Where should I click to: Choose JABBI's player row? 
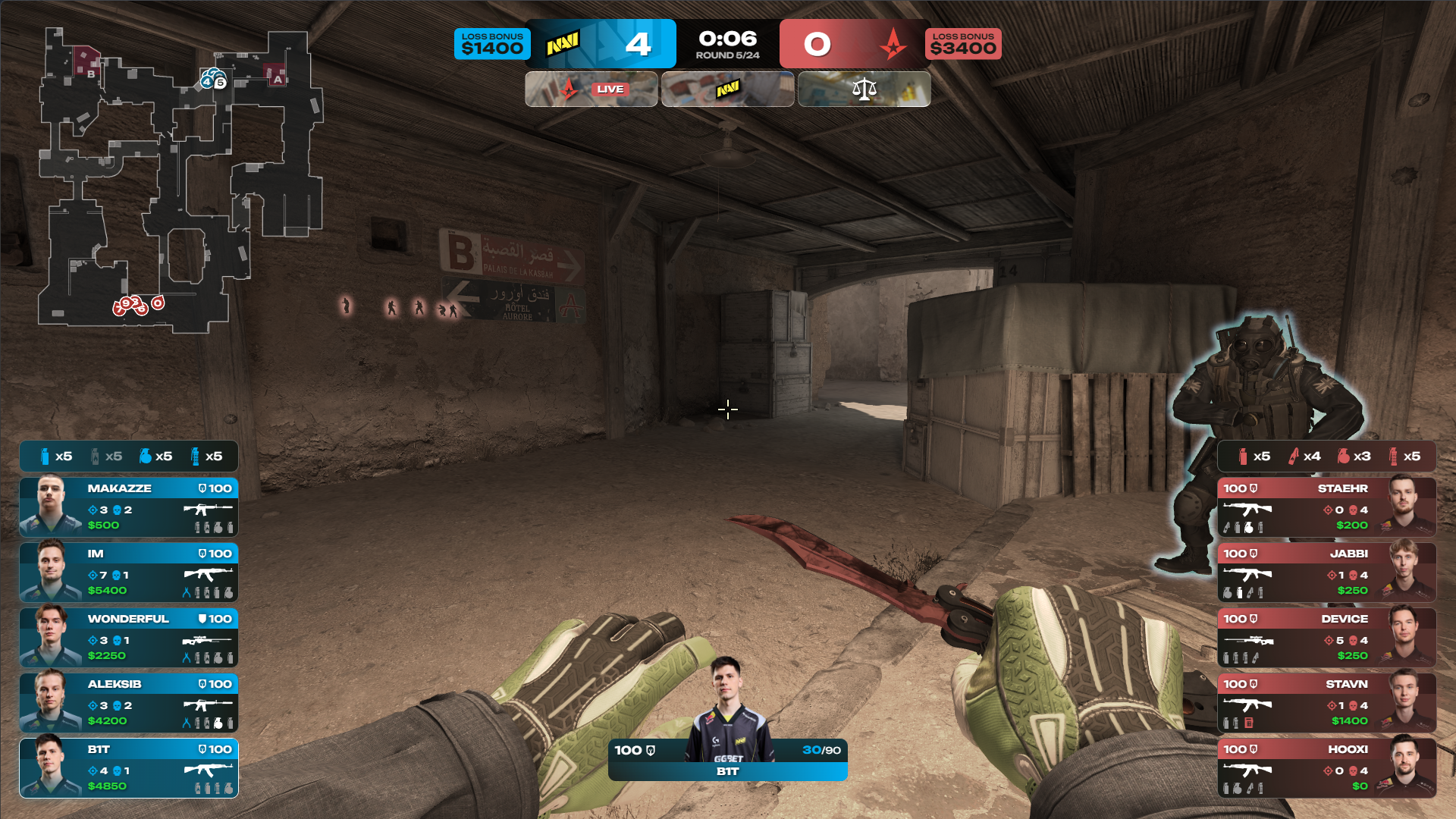click(1326, 572)
